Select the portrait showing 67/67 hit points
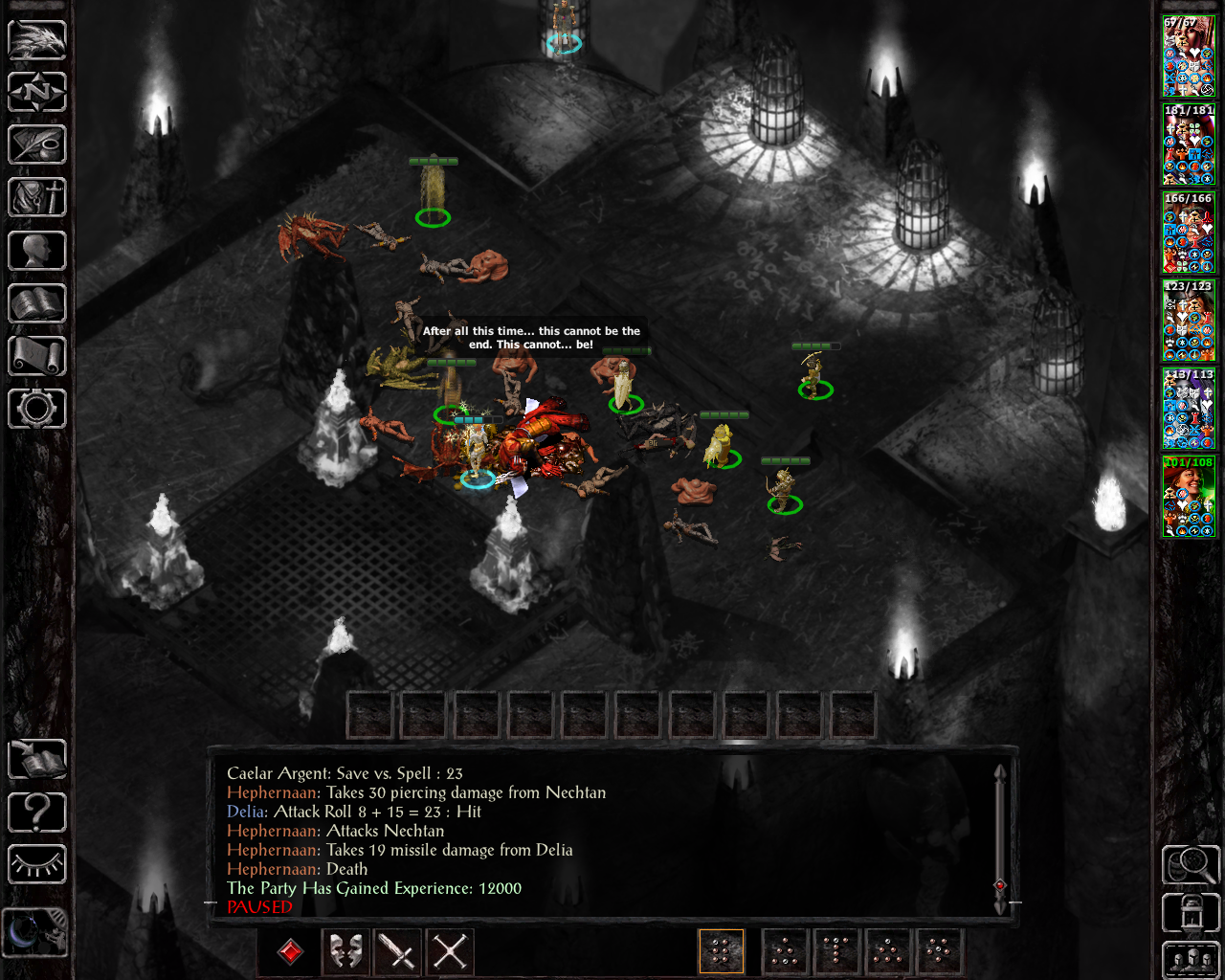Screen dimensions: 1225x980 1188,56
